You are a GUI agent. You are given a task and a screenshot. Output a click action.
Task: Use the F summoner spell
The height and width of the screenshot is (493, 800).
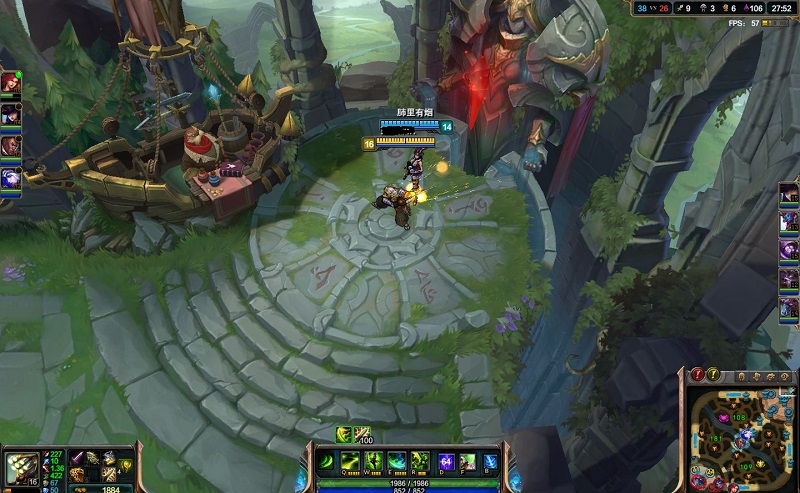click(467, 461)
